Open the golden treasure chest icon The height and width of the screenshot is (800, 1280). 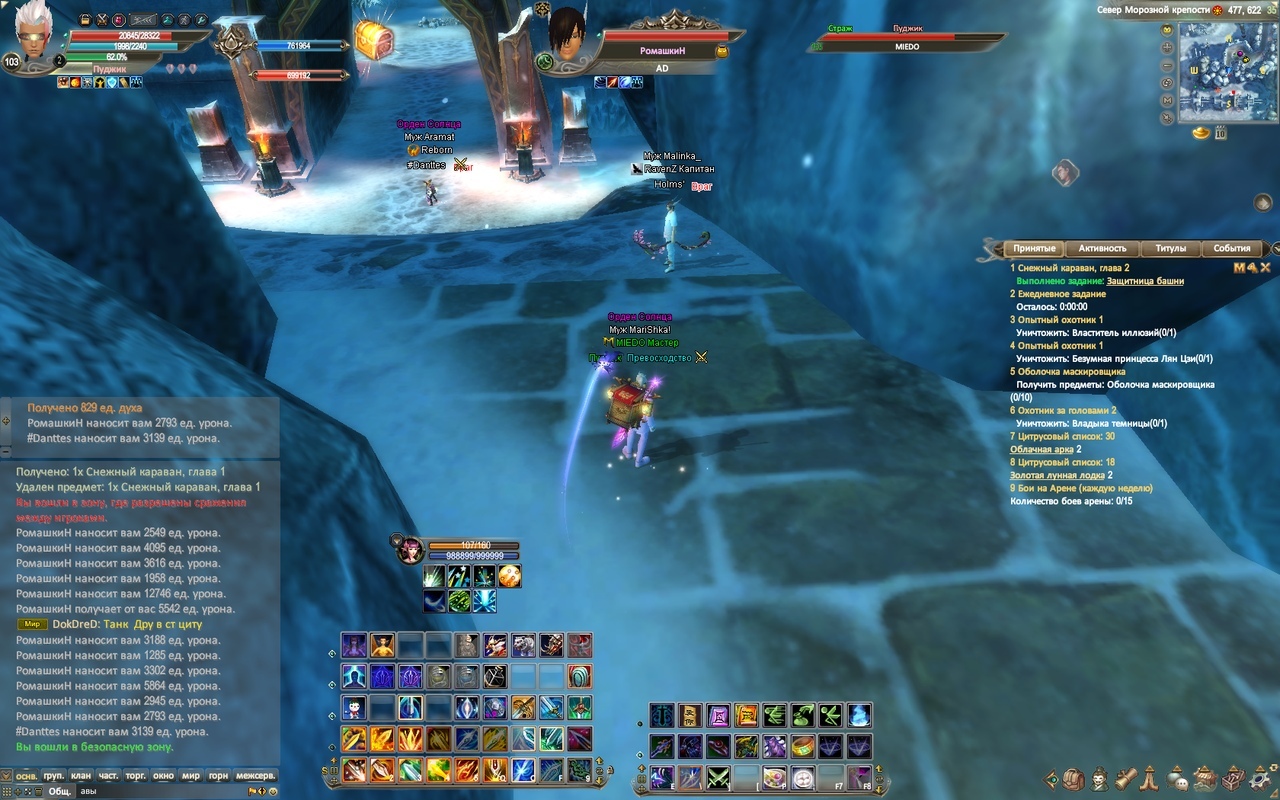pyautogui.click(x=373, y=41)
